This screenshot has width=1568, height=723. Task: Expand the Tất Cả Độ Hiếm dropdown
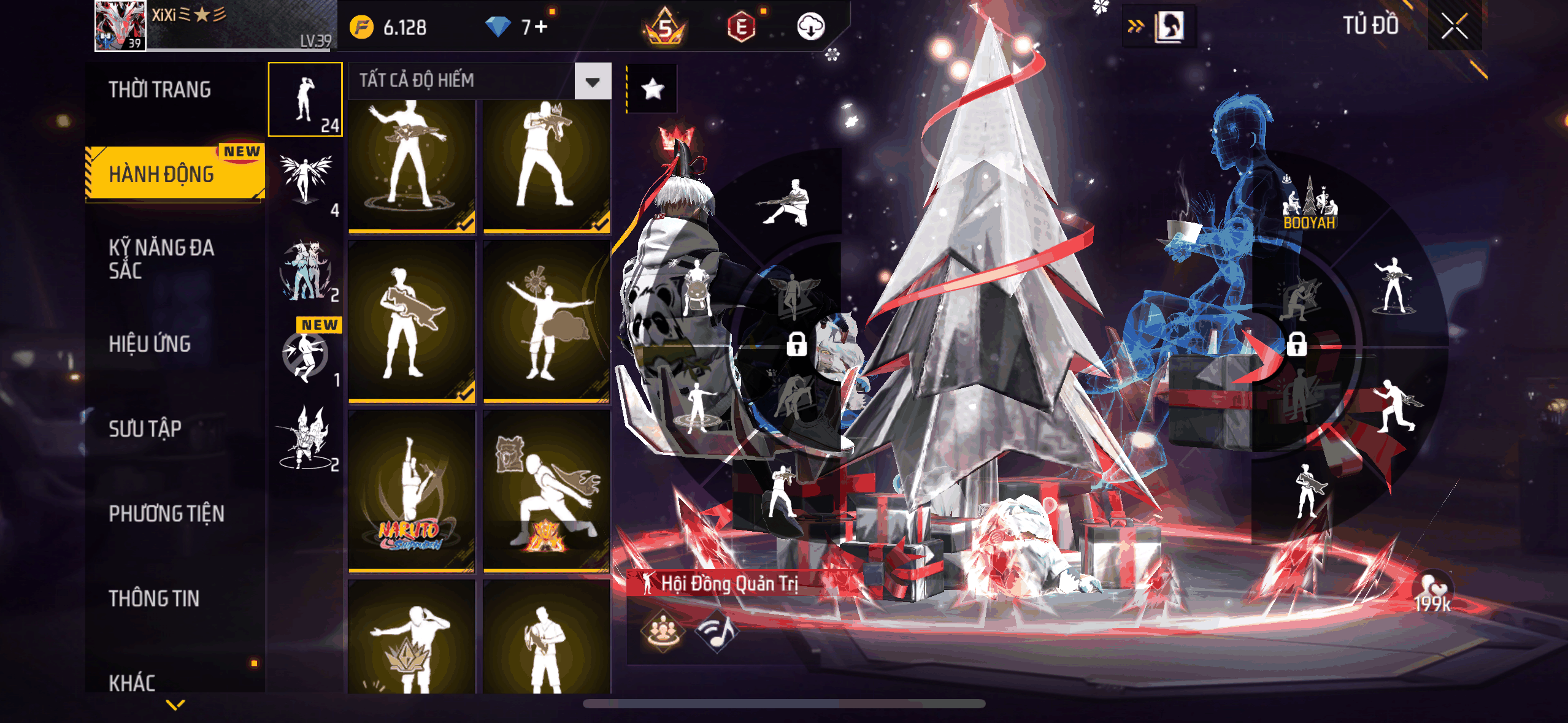pyautogui.click(x=592, y=82)
